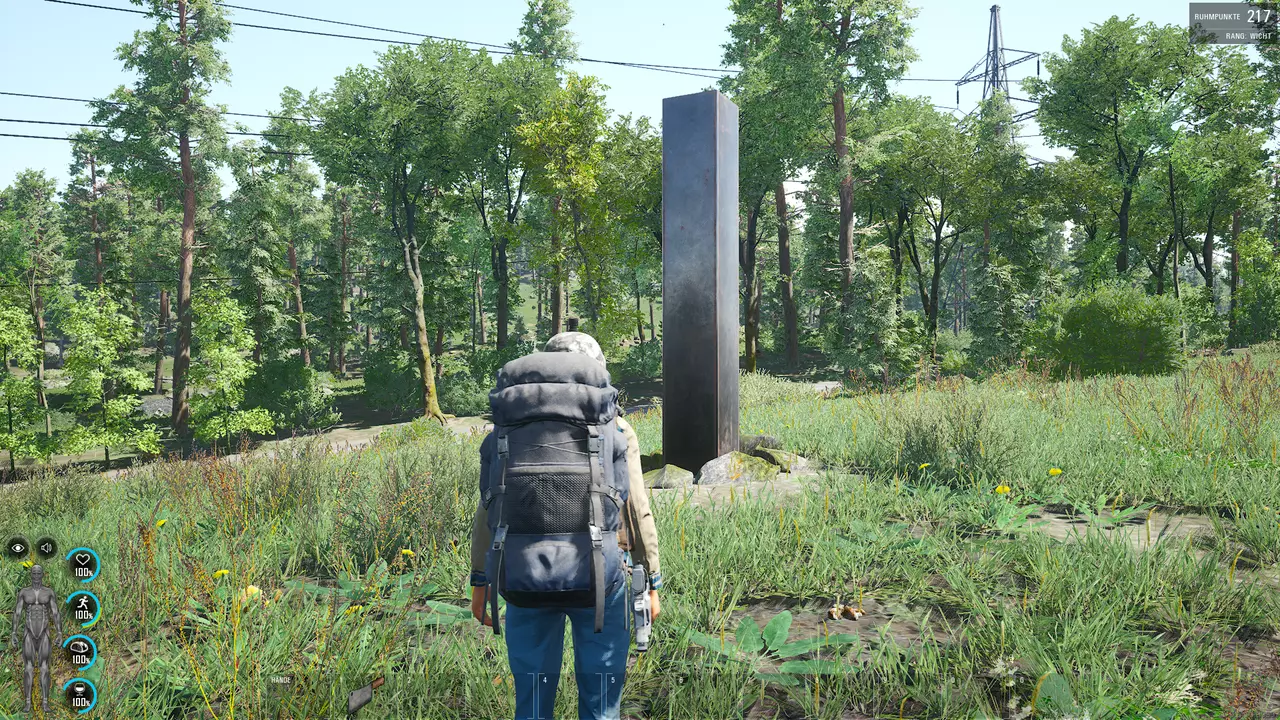Click the speaker noise indicator icon
Viewport: 1280px width, 720px height.
click(x=46, y=547)
